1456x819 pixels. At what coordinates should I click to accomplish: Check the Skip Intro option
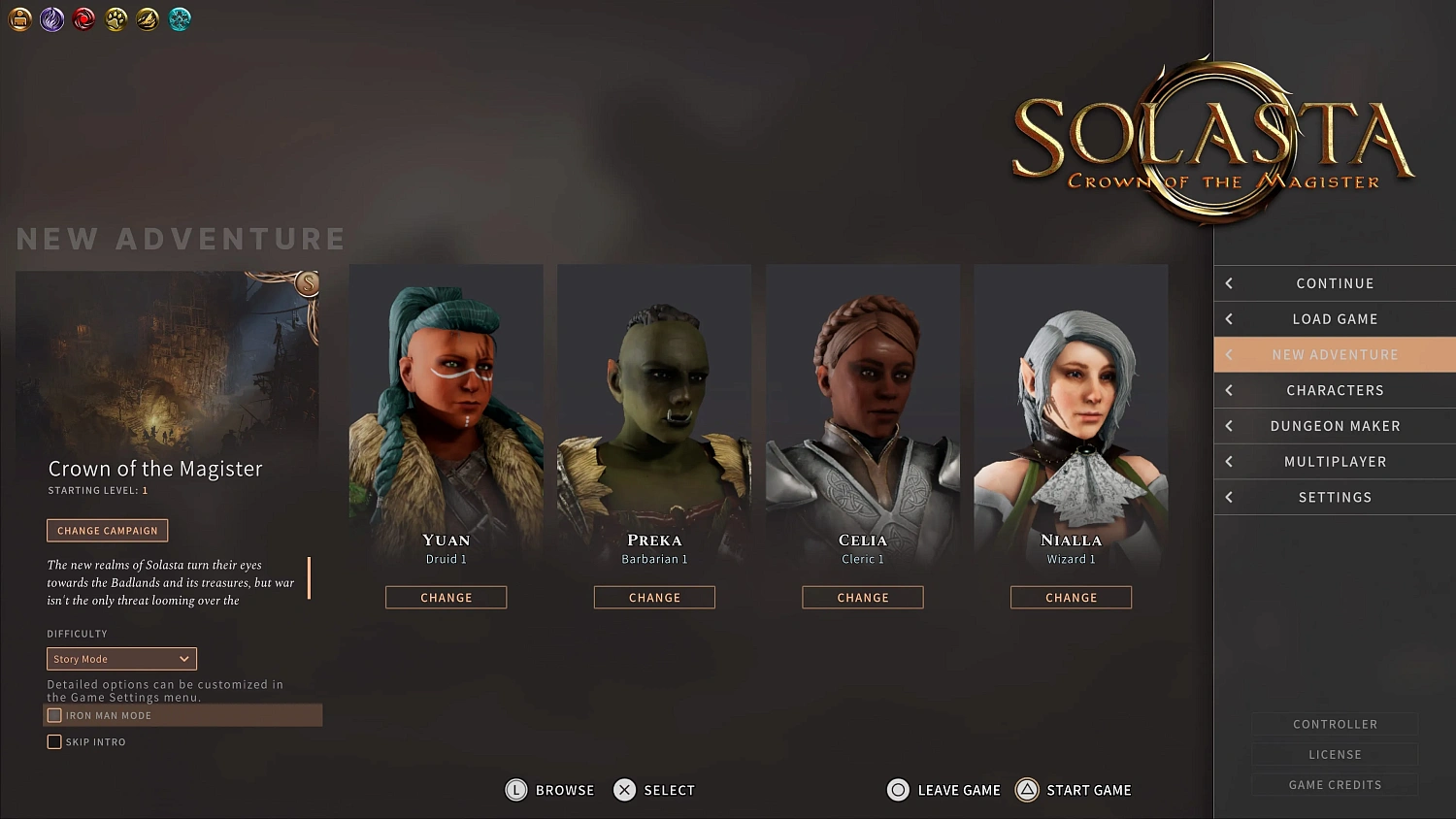[x=54, y=741]
